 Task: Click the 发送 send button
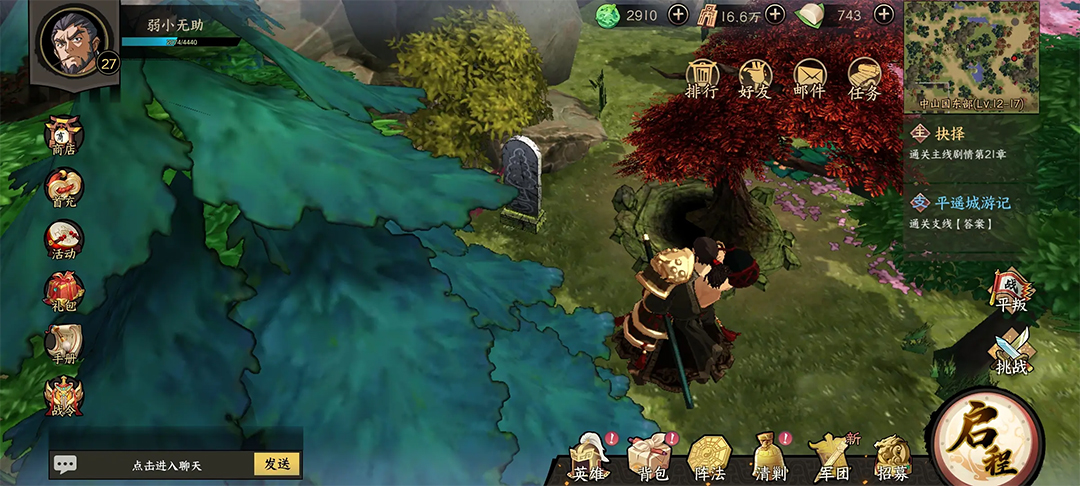pos(278,465)
